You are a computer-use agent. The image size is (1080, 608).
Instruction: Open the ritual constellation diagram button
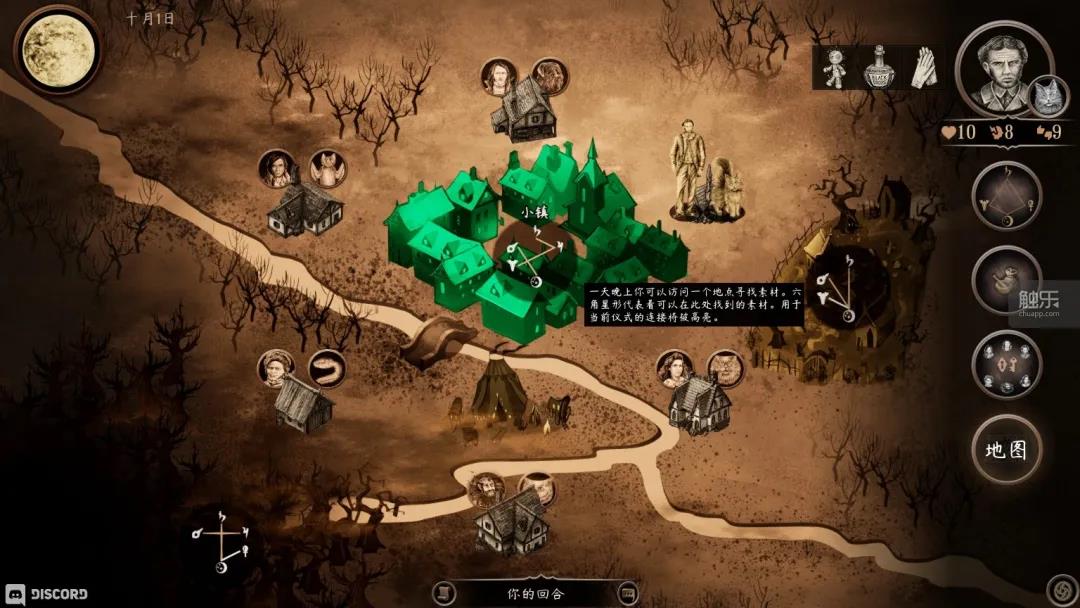(x=1006, y=196)
